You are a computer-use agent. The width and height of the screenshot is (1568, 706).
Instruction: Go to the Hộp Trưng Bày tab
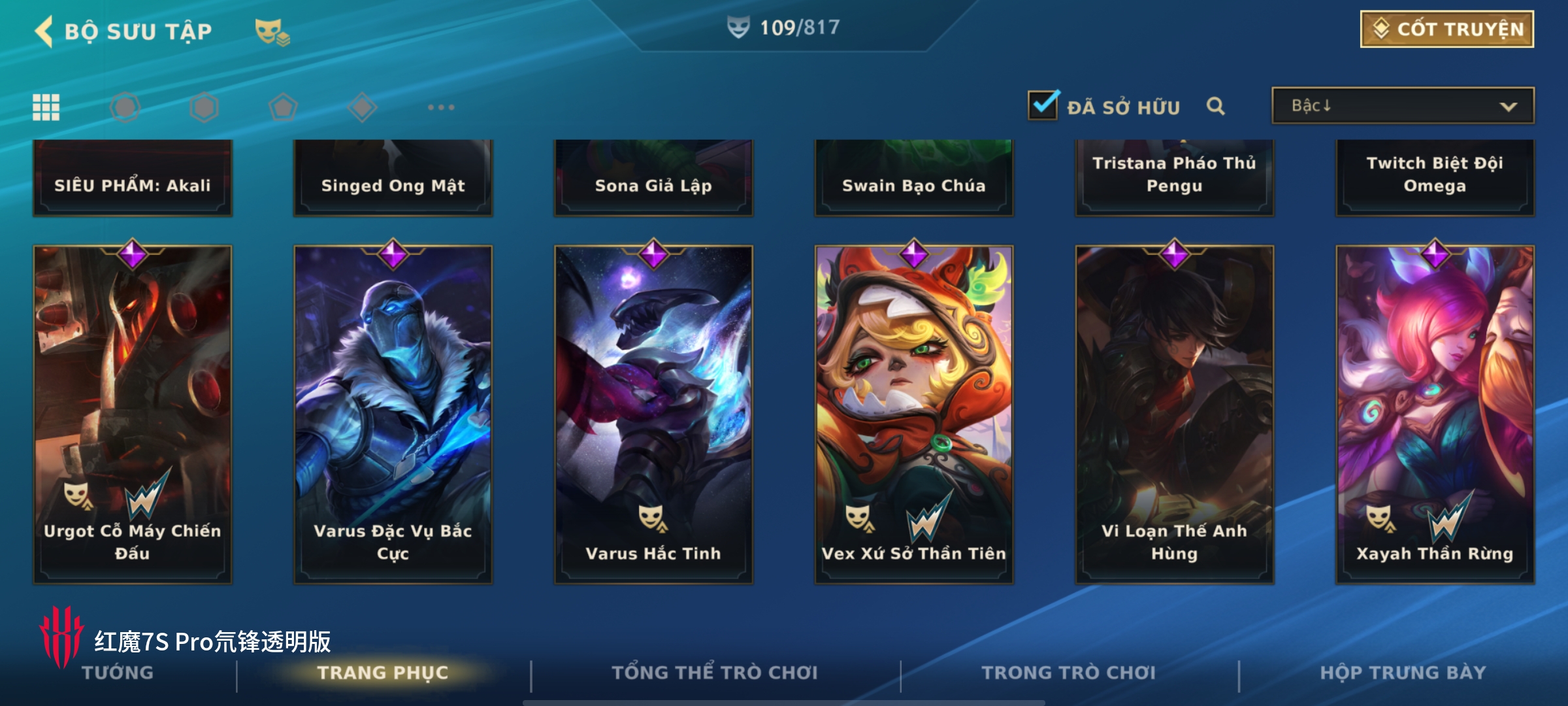tap(1403, 673)
